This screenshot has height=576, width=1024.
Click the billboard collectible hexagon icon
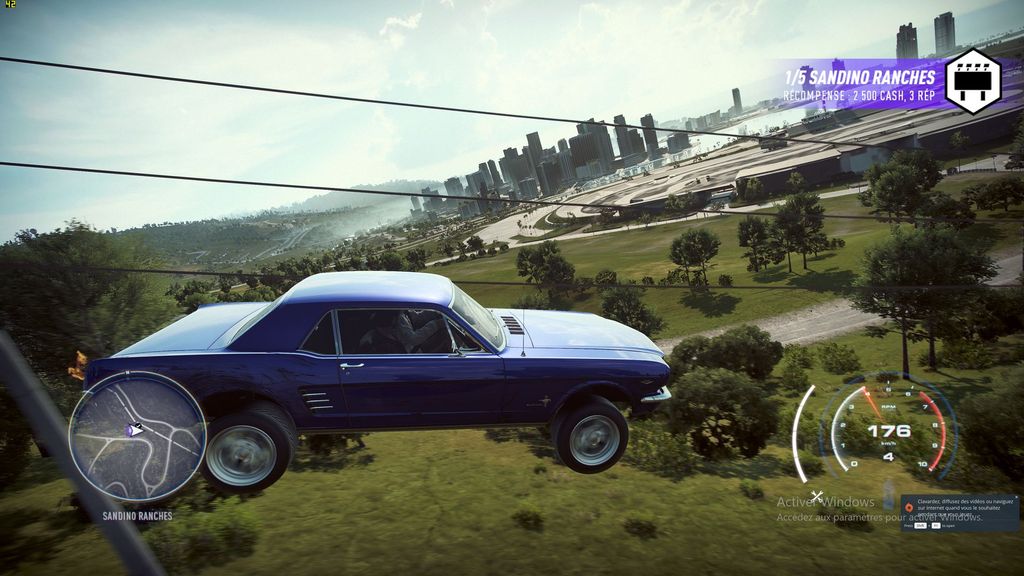972,81
